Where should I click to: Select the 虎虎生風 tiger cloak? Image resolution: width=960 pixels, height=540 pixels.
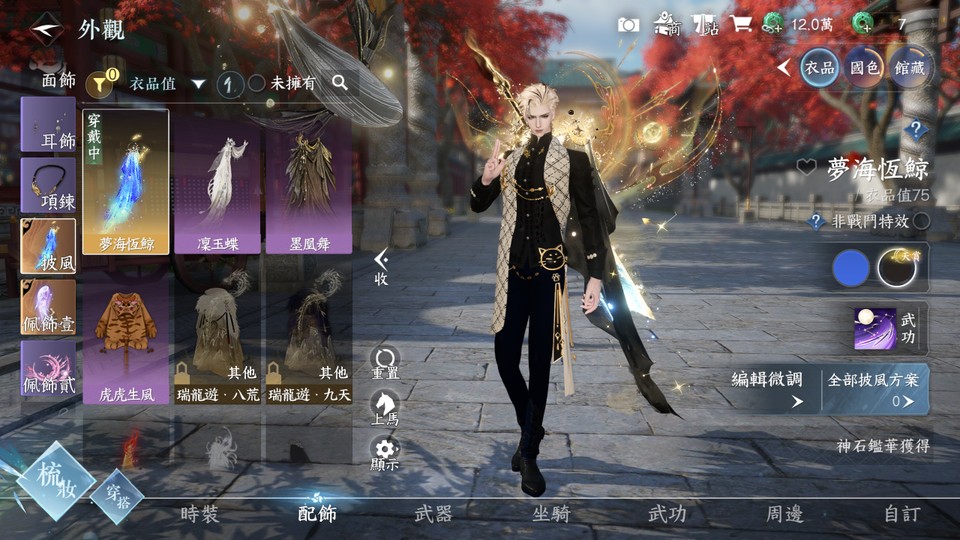click(125, 340)
